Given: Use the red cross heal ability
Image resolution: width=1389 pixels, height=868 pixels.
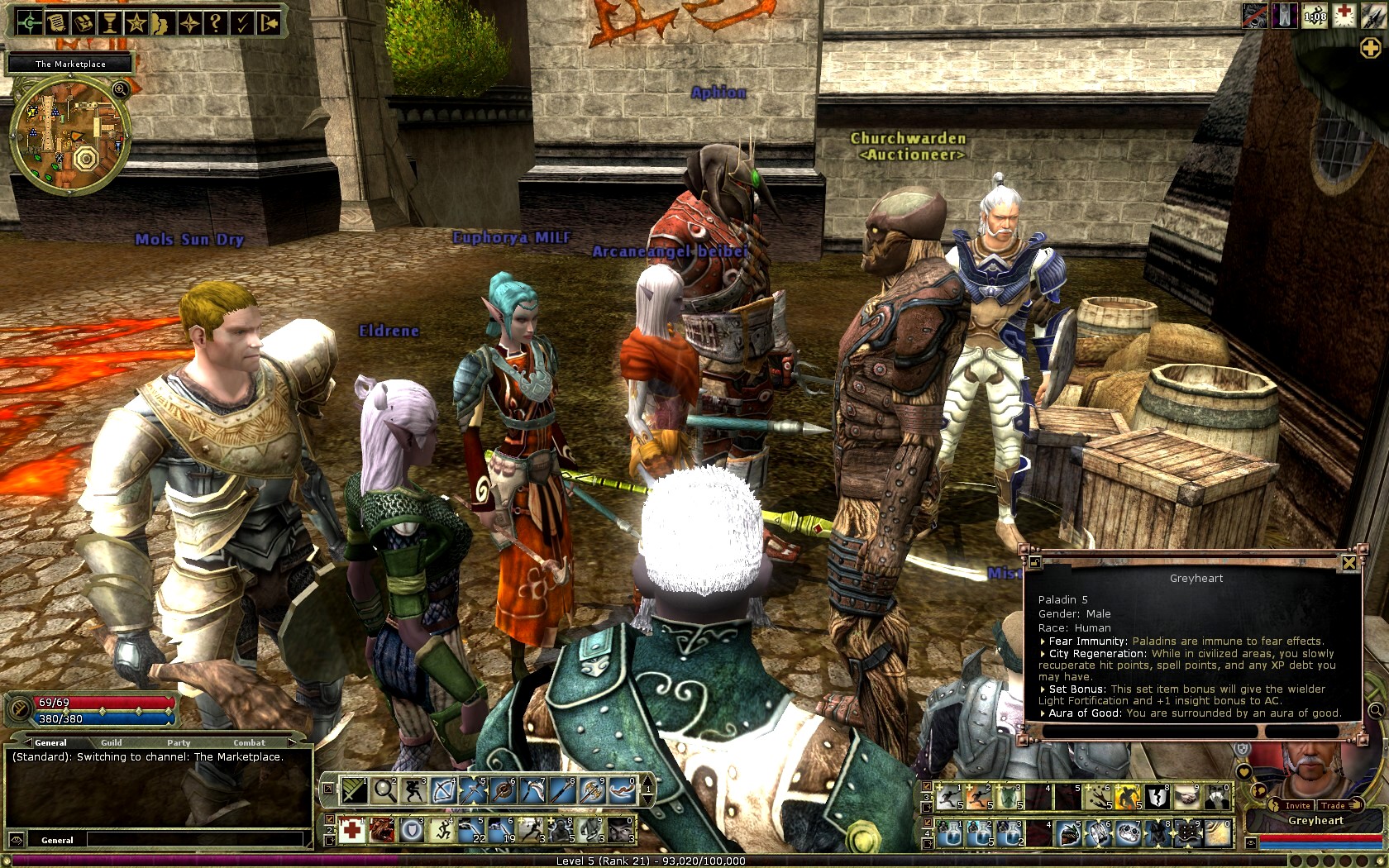Looking at the screenshot, I should coord(352,829).
